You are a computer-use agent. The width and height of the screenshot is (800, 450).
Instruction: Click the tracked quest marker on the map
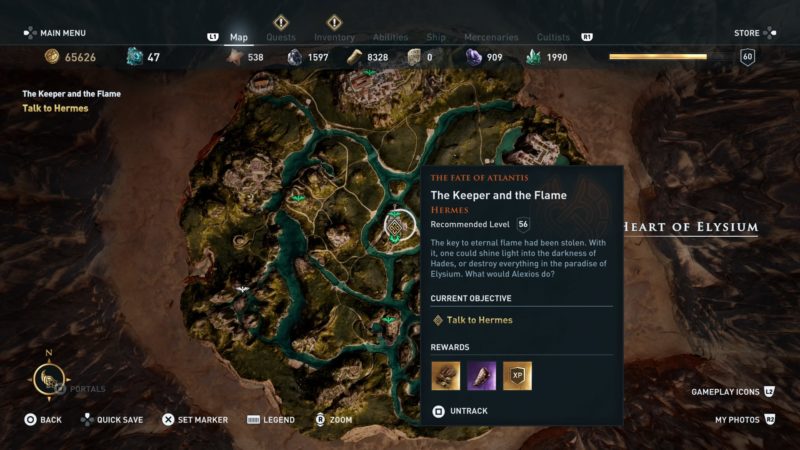pos(399,226)
